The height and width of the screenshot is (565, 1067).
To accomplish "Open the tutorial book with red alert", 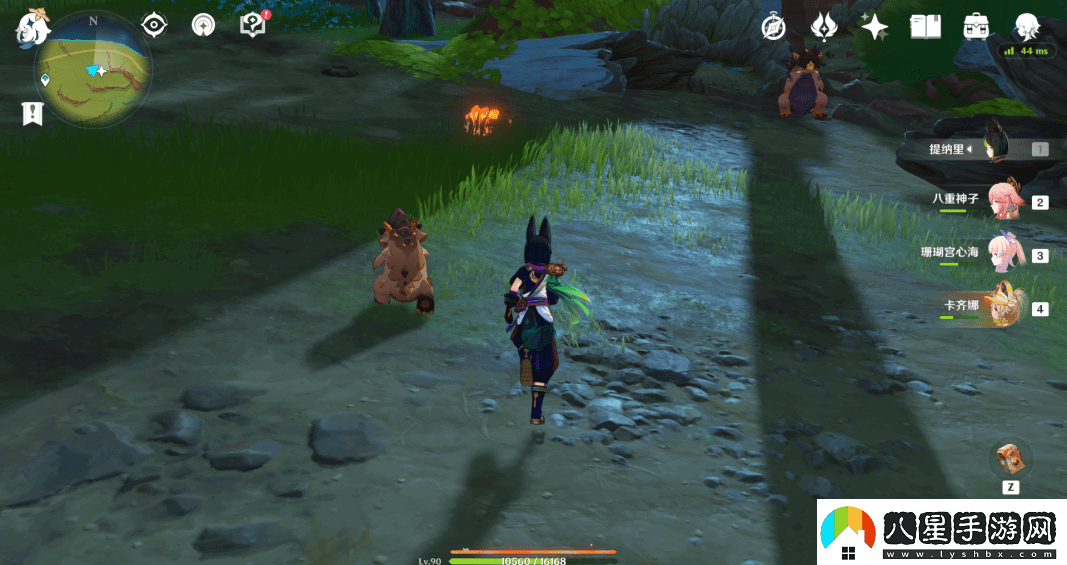I will [x=252, y=25].
